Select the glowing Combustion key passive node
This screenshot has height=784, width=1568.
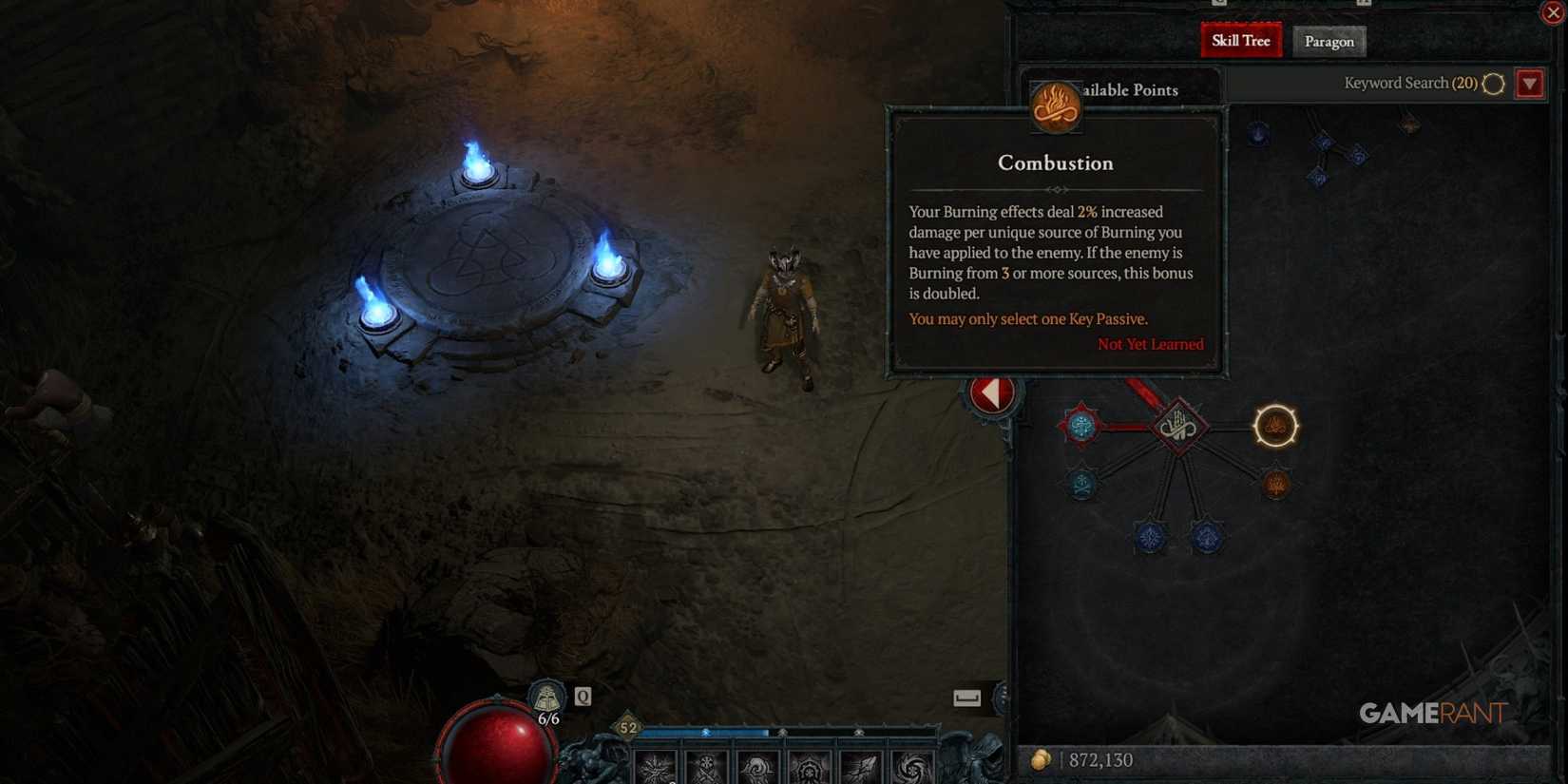[1276, 426]
